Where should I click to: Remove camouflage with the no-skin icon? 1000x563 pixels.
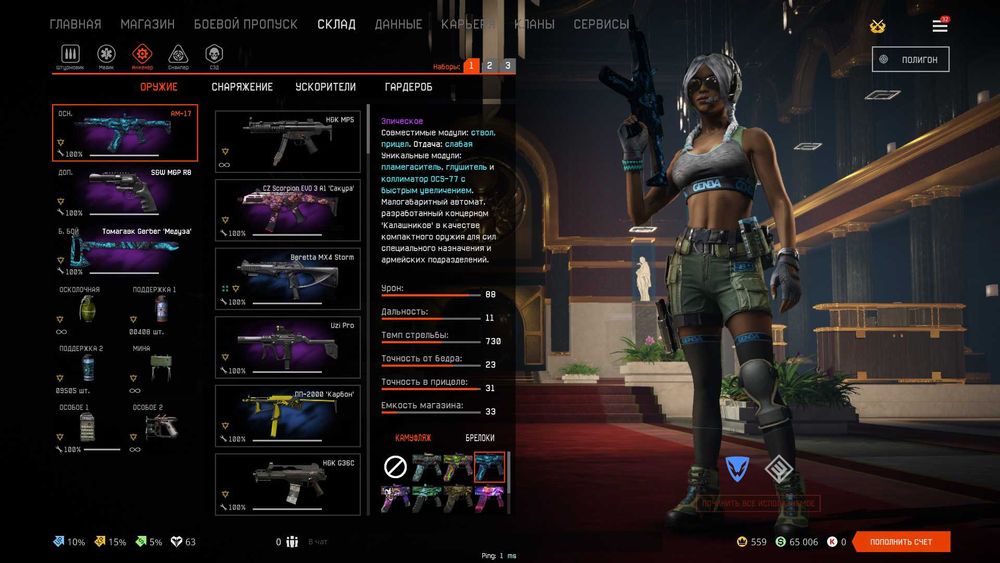396,466
